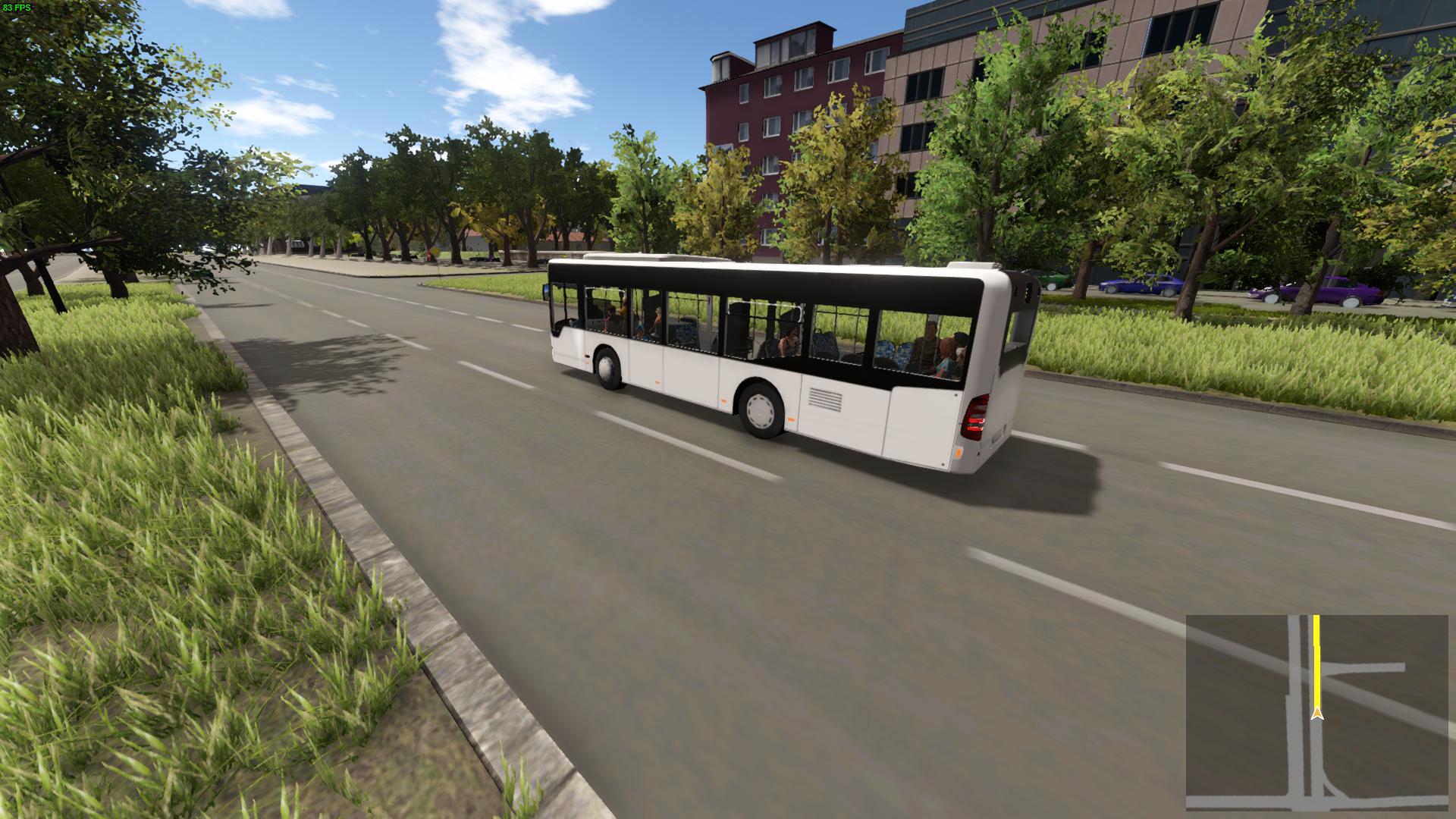Click the diagonal road crossing the minimap

tap(1373, 699)
